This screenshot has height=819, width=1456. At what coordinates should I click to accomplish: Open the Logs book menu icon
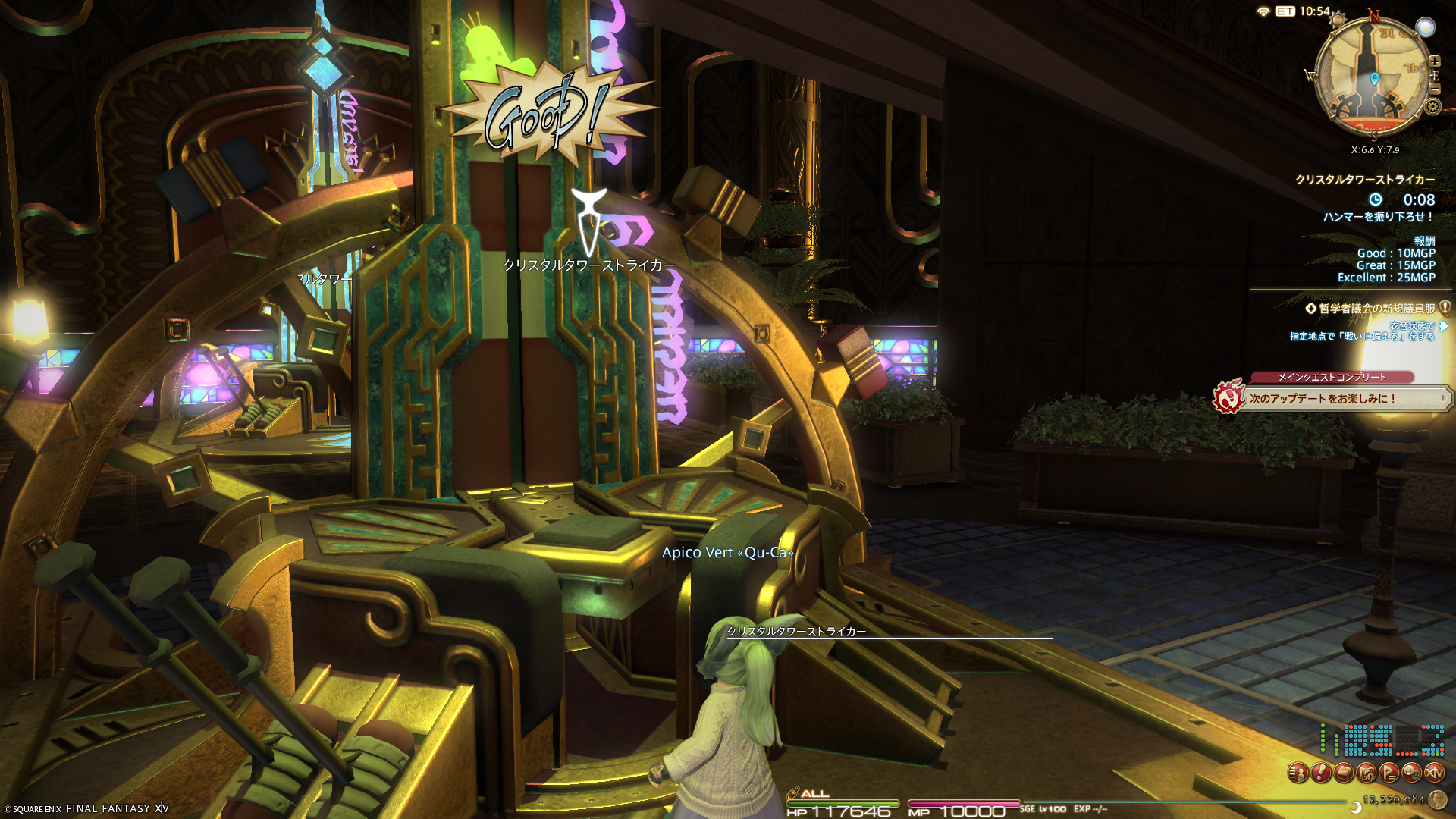point(1344,773)
